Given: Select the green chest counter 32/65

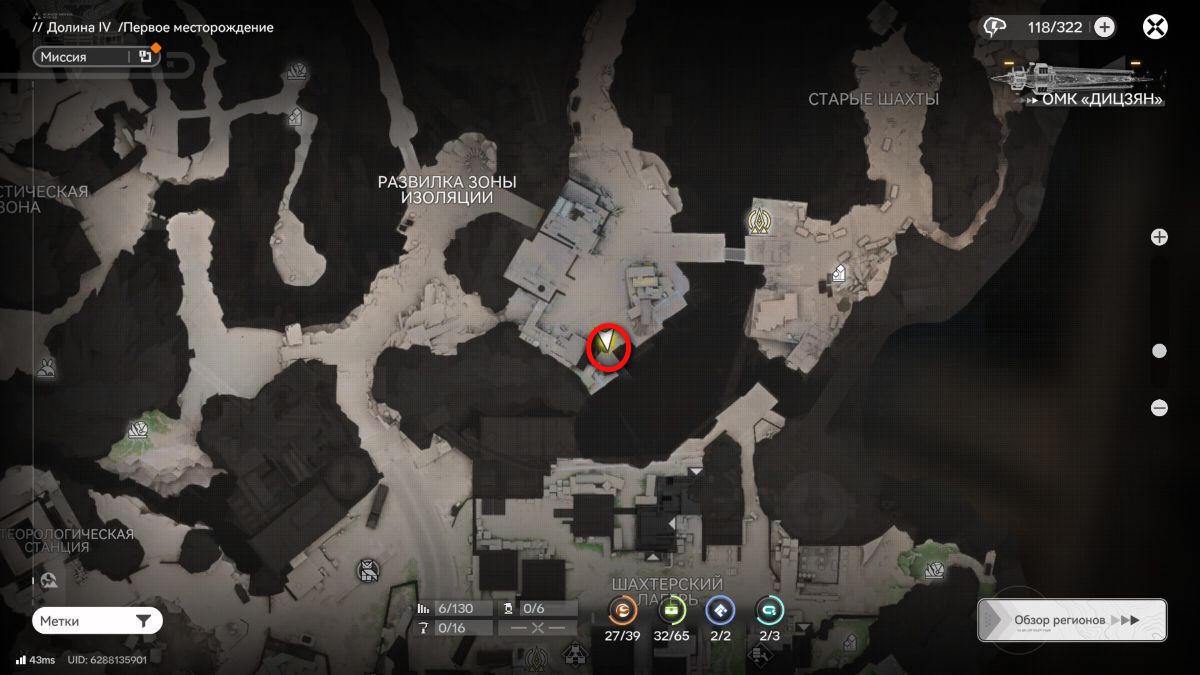Looking at the screenshot, I should tap(672, 611).
